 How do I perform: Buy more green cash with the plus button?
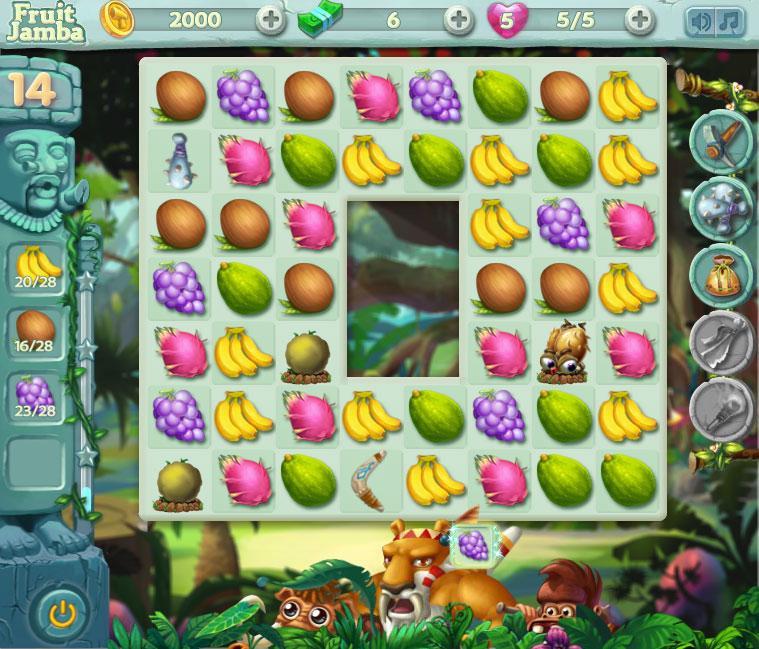[458, 19]
